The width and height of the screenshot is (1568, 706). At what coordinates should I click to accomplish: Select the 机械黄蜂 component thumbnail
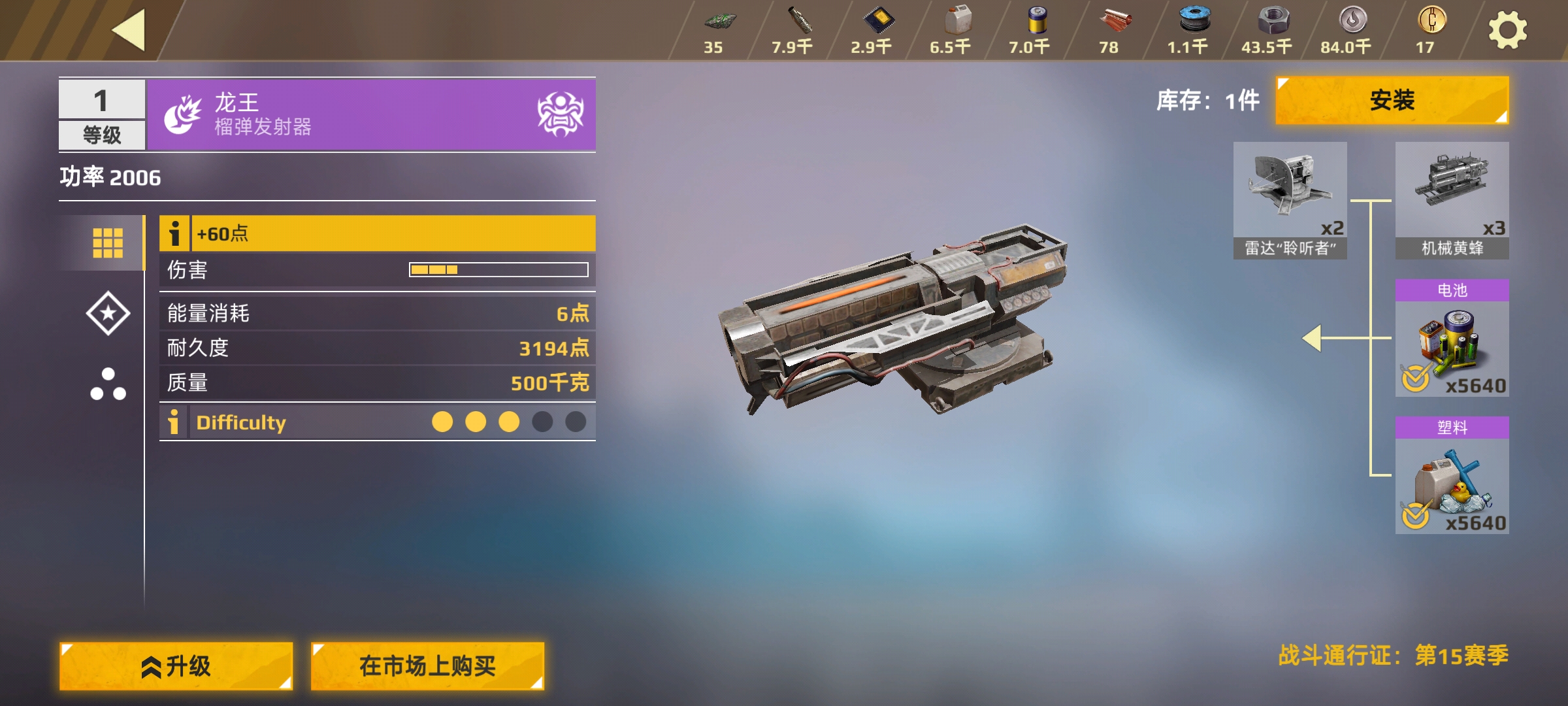(x=1452, y=199)
